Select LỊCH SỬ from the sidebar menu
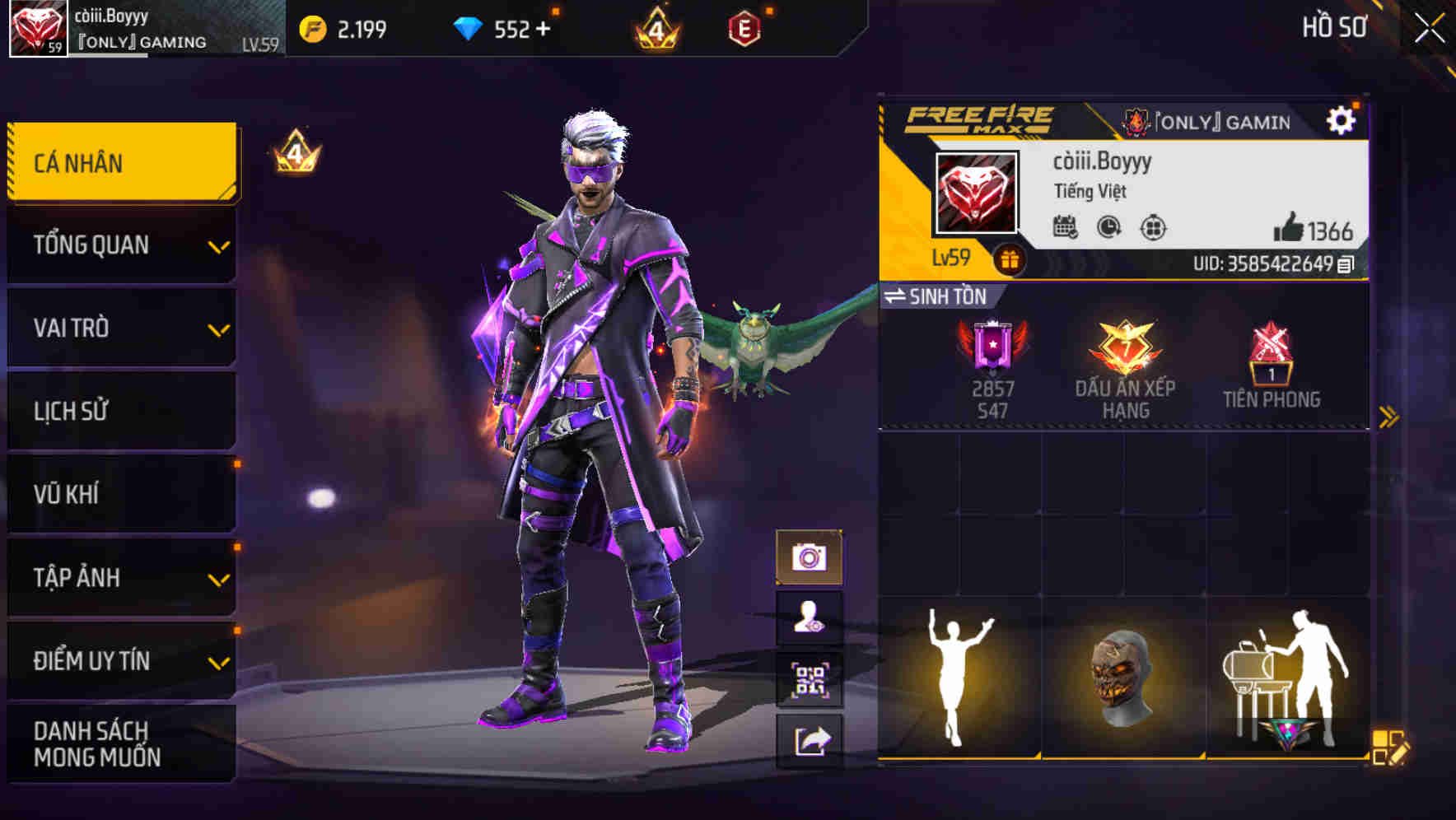This screenshot has height=820, width=1456. 120,411
